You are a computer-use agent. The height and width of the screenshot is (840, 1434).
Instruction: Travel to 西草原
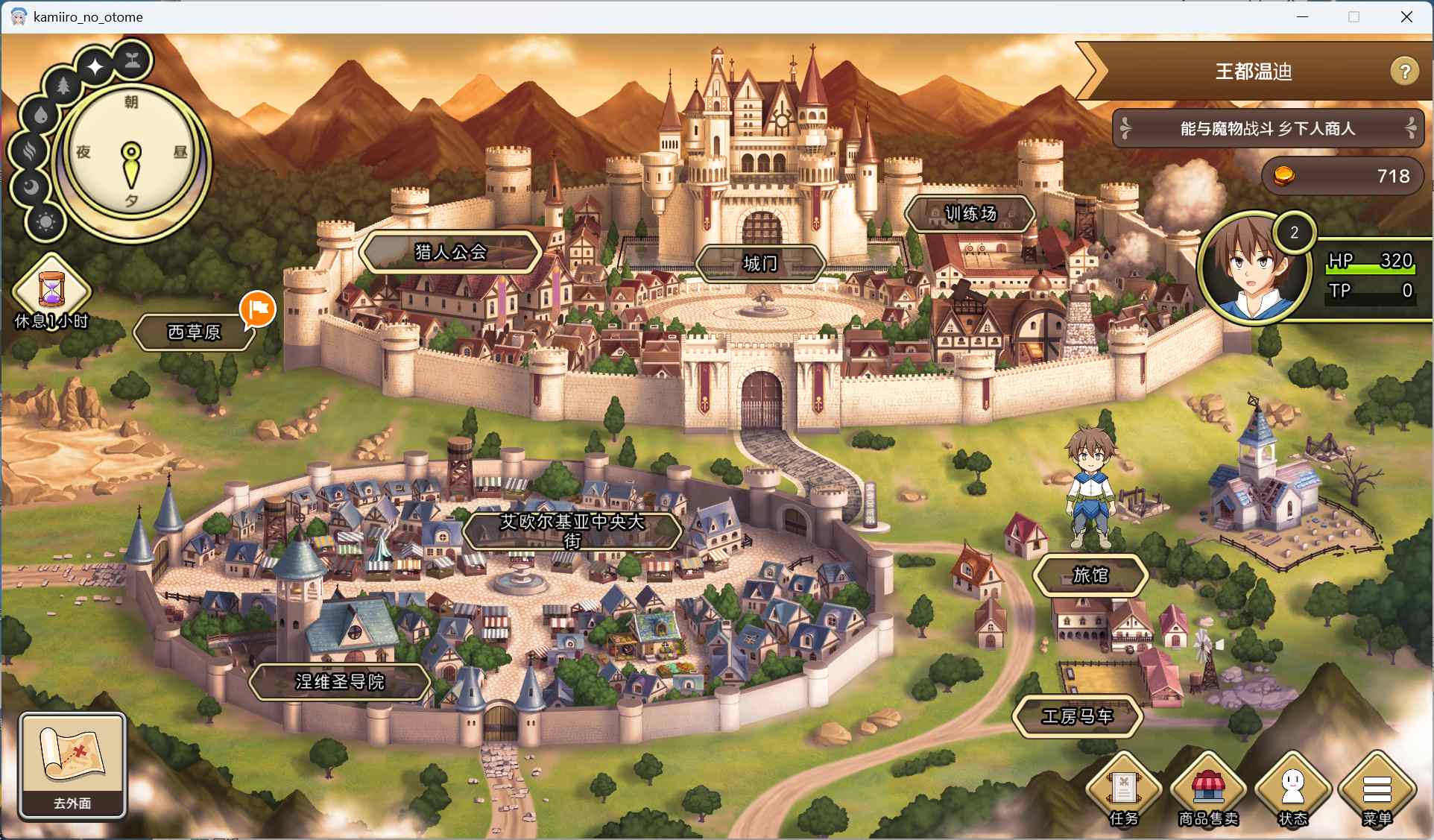[194, 332]
